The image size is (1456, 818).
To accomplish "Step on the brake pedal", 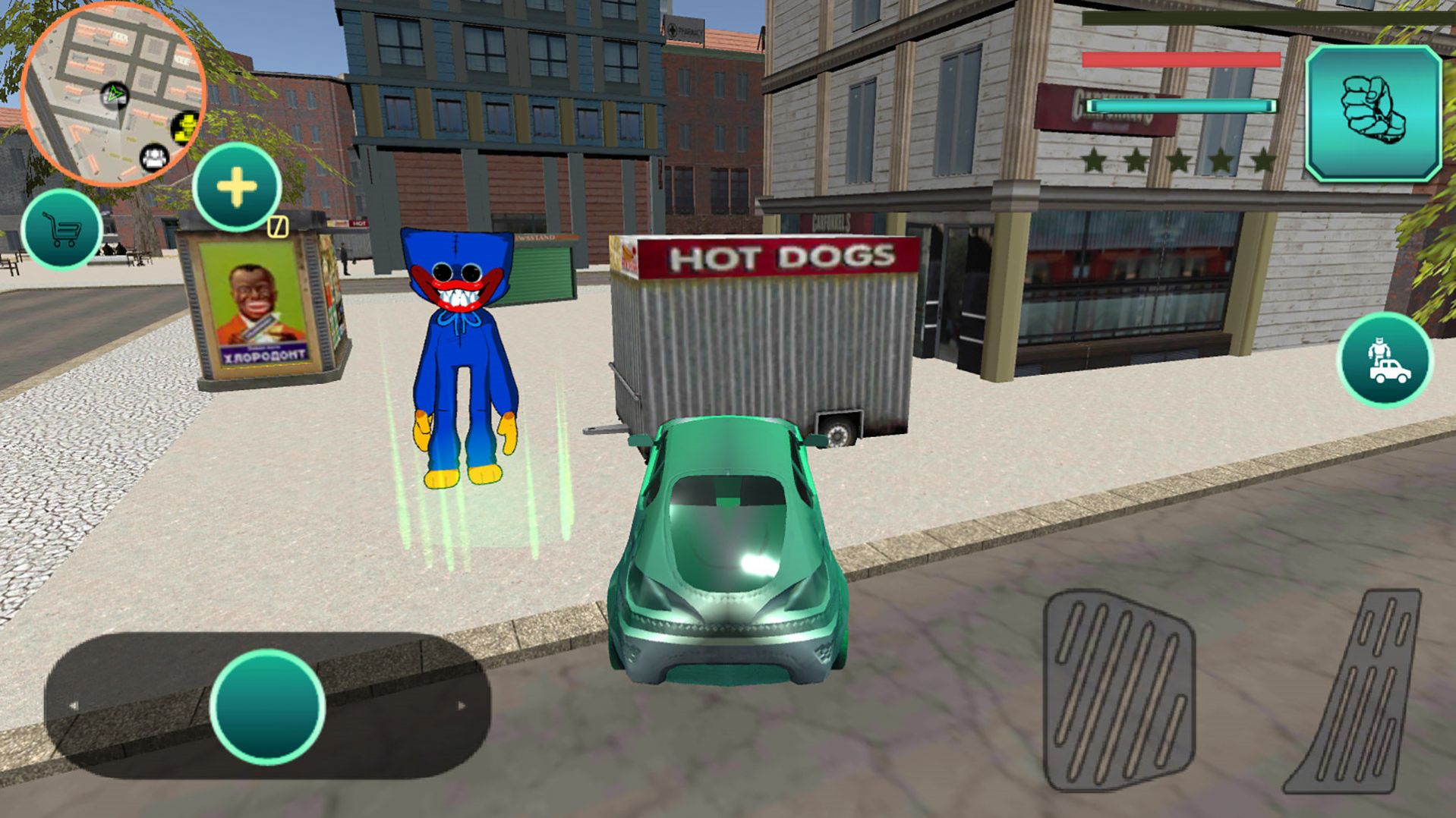I will point(1118,691).
